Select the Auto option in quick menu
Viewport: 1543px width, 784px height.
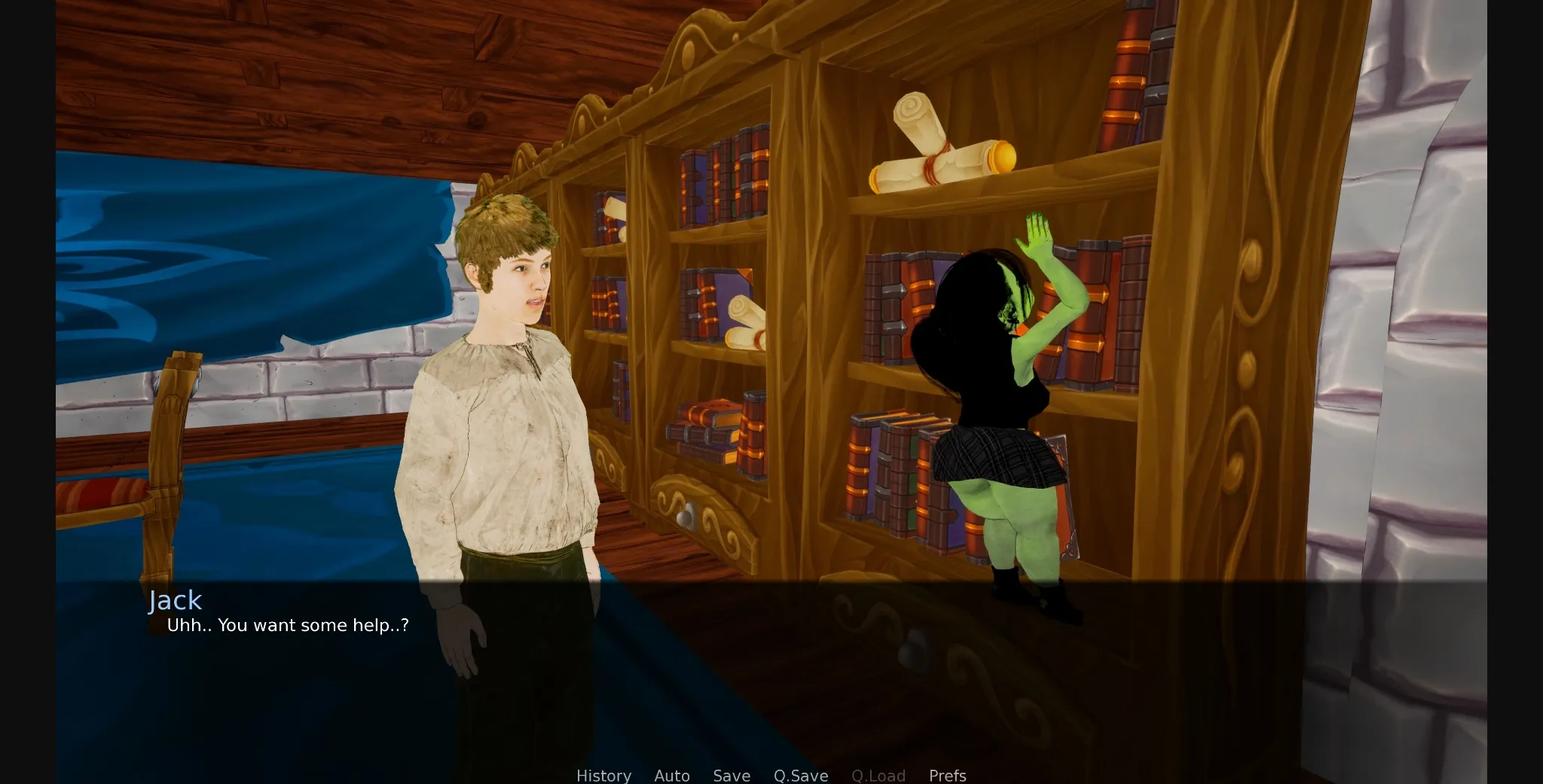[x=671, y=776]
